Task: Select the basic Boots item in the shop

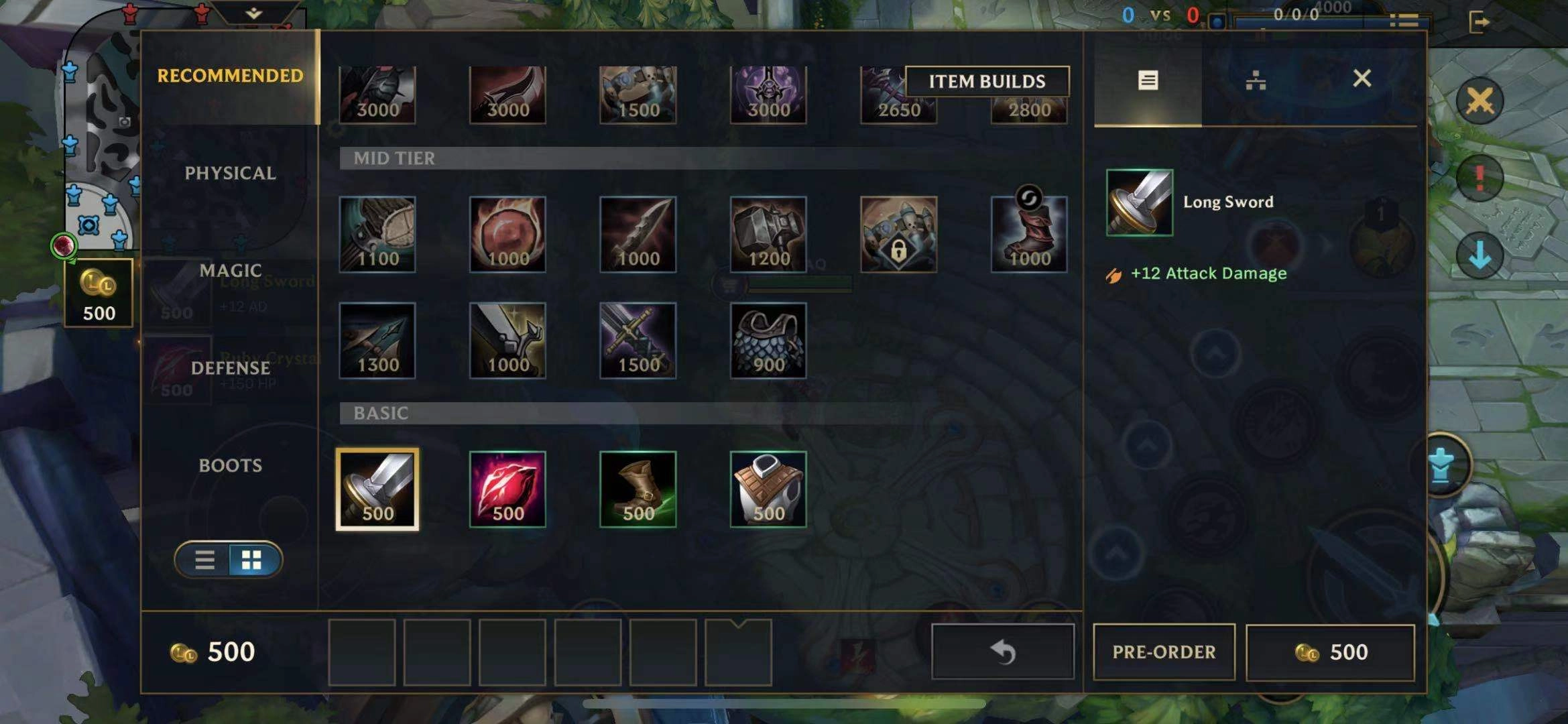Action: (x=638, y=488)
